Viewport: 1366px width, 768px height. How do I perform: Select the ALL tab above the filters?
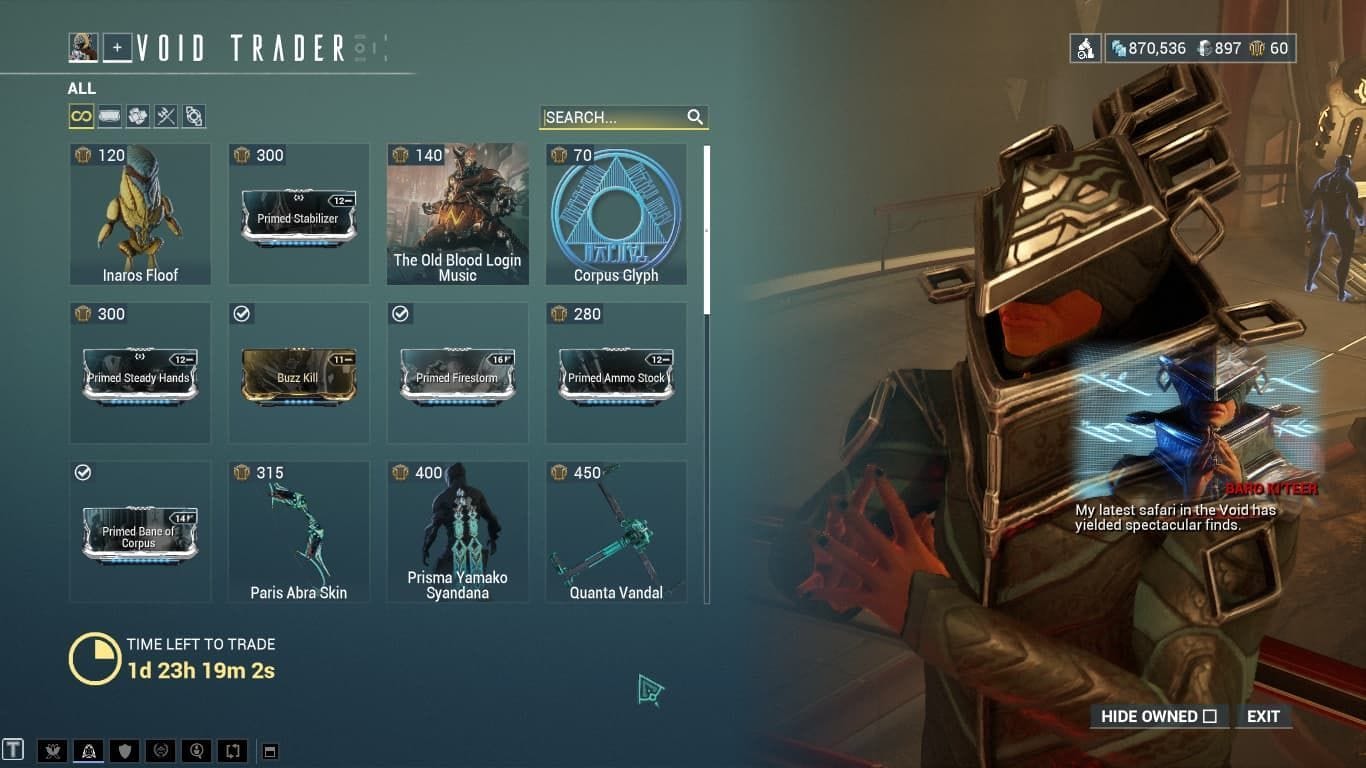click(80, 88)
